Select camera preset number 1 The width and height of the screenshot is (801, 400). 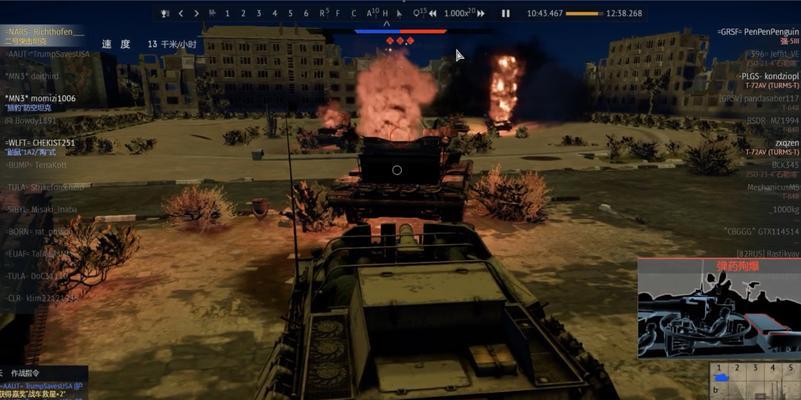click(228, 13)
